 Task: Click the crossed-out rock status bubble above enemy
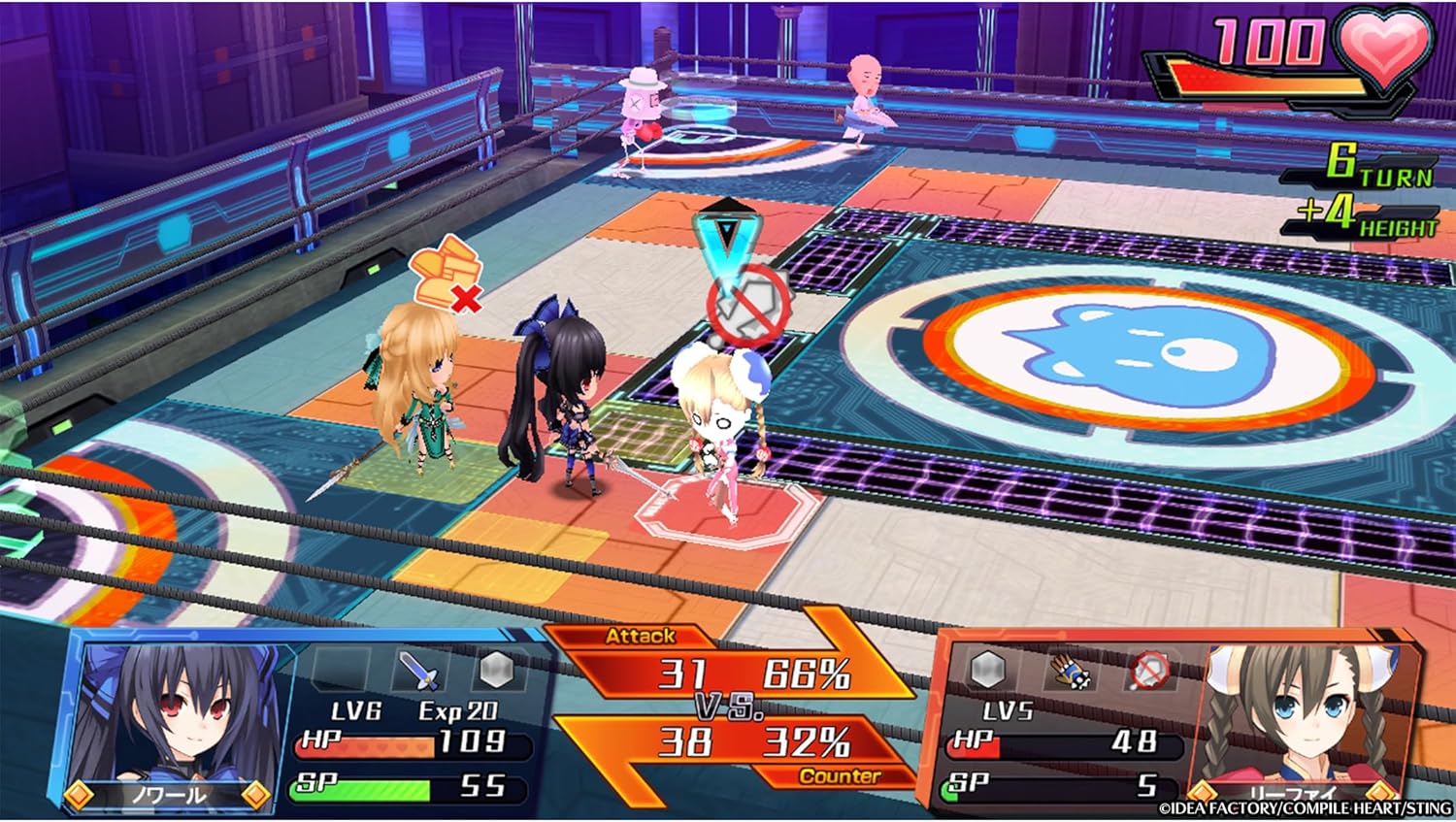[x=747, y=308]
